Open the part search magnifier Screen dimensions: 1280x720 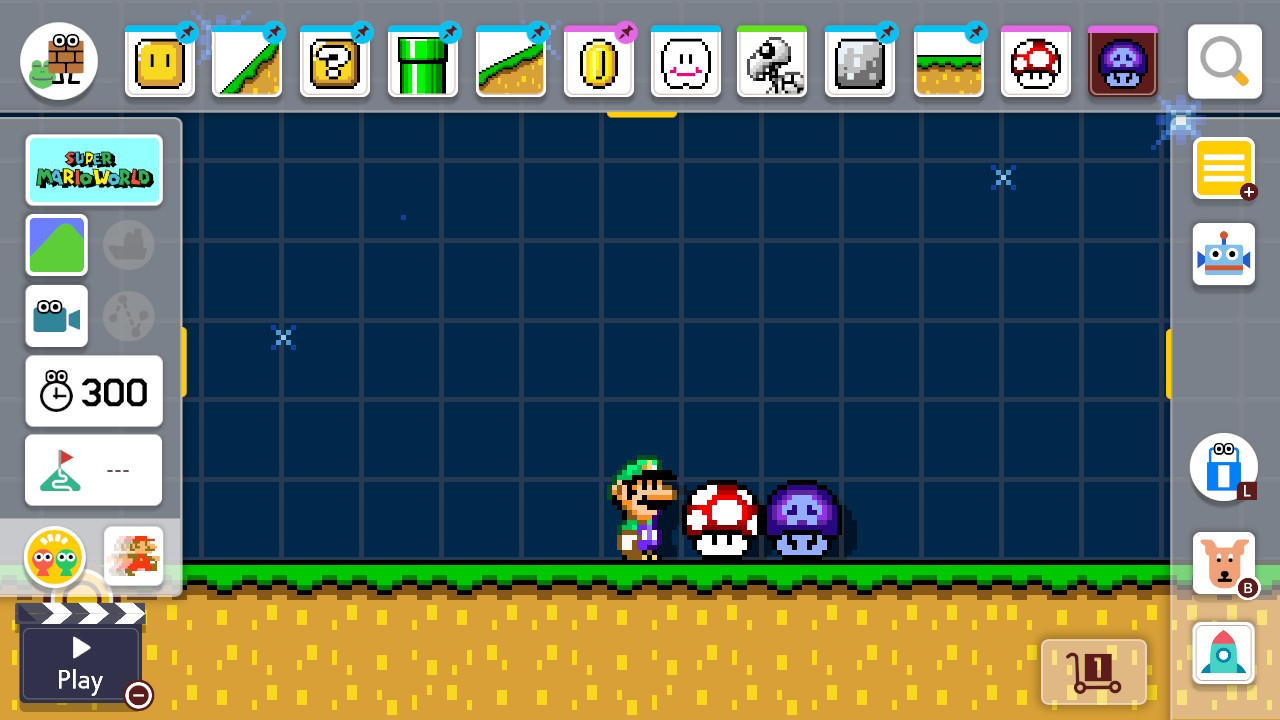(x=1224, y=61)
